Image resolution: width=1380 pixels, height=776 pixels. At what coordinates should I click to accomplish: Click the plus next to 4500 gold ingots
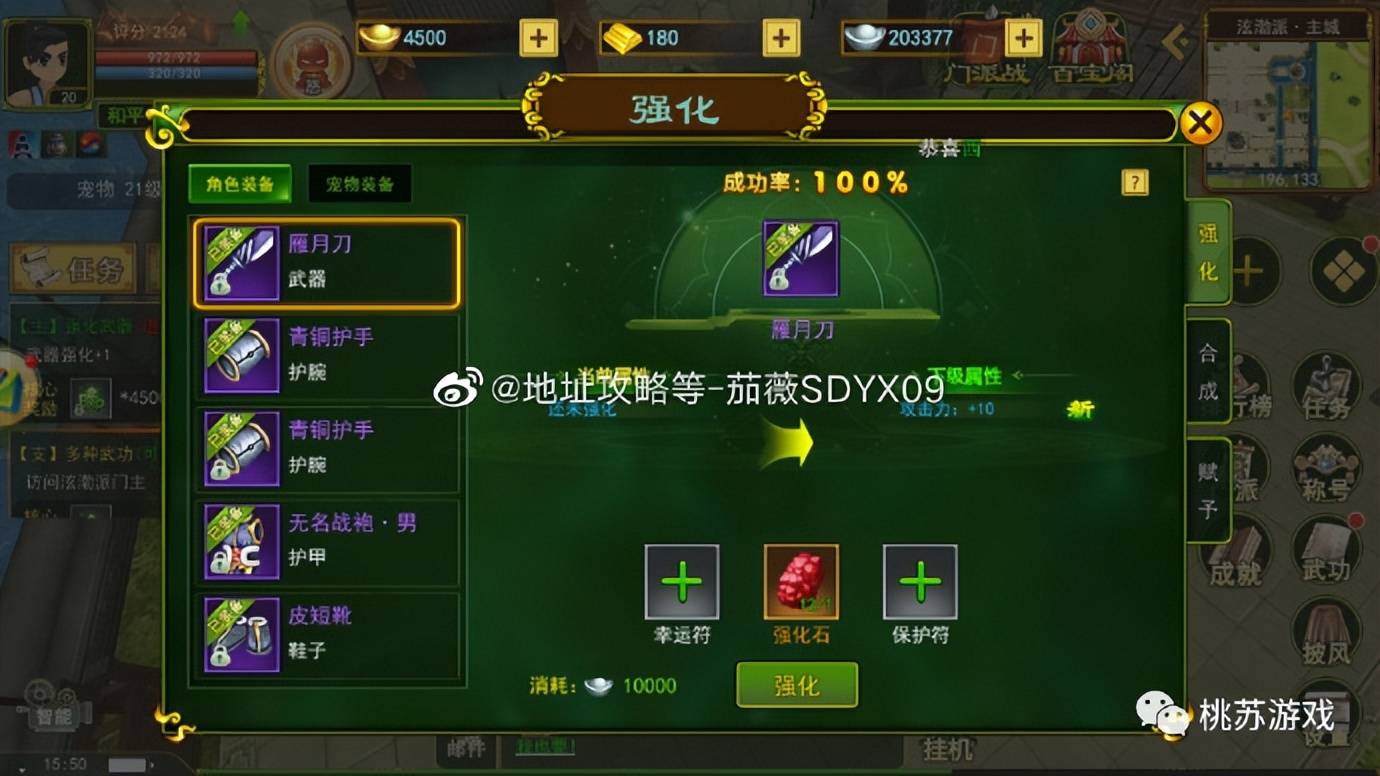click(x=538, y=38)
